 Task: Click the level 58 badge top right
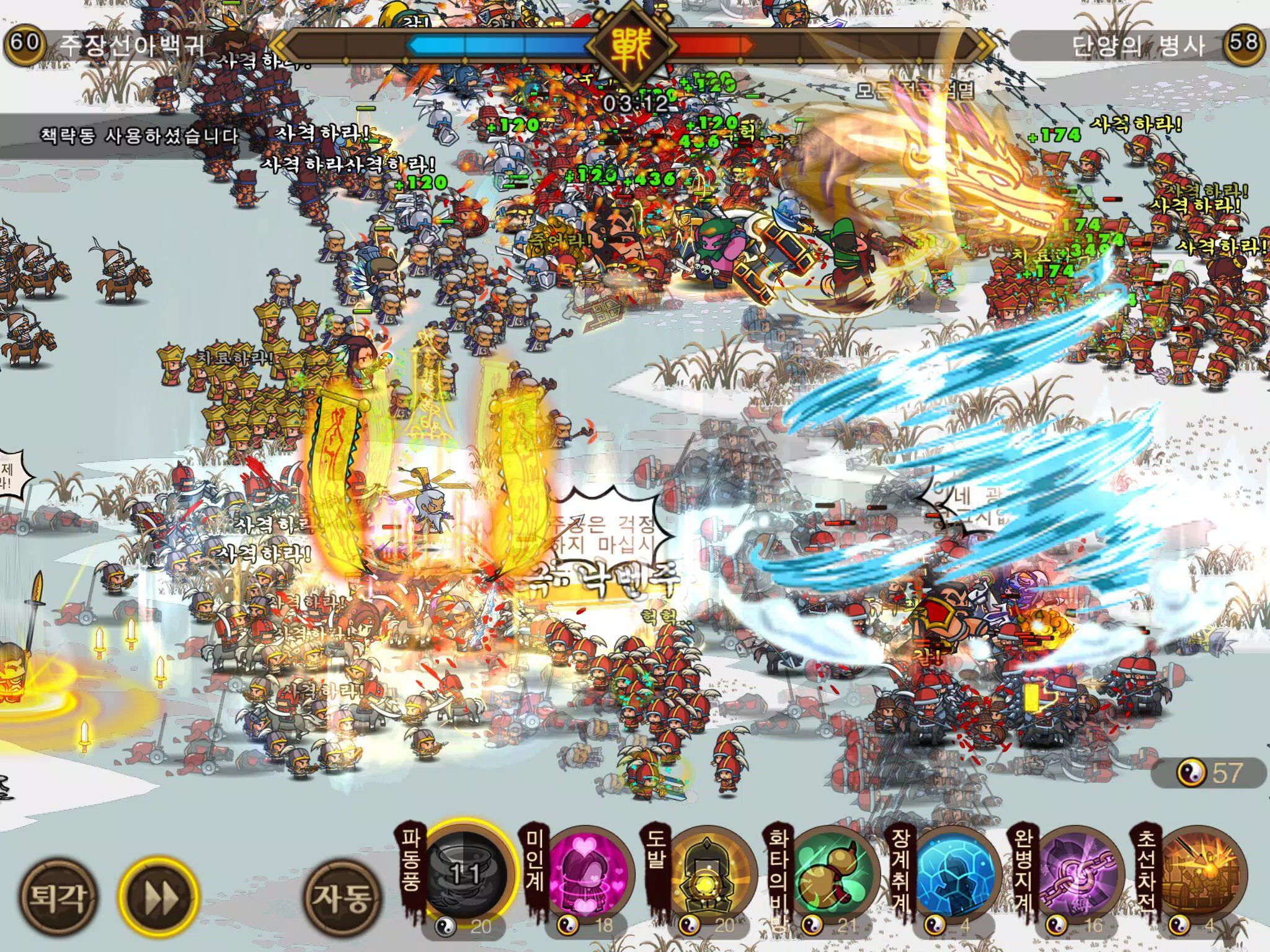1251,43
